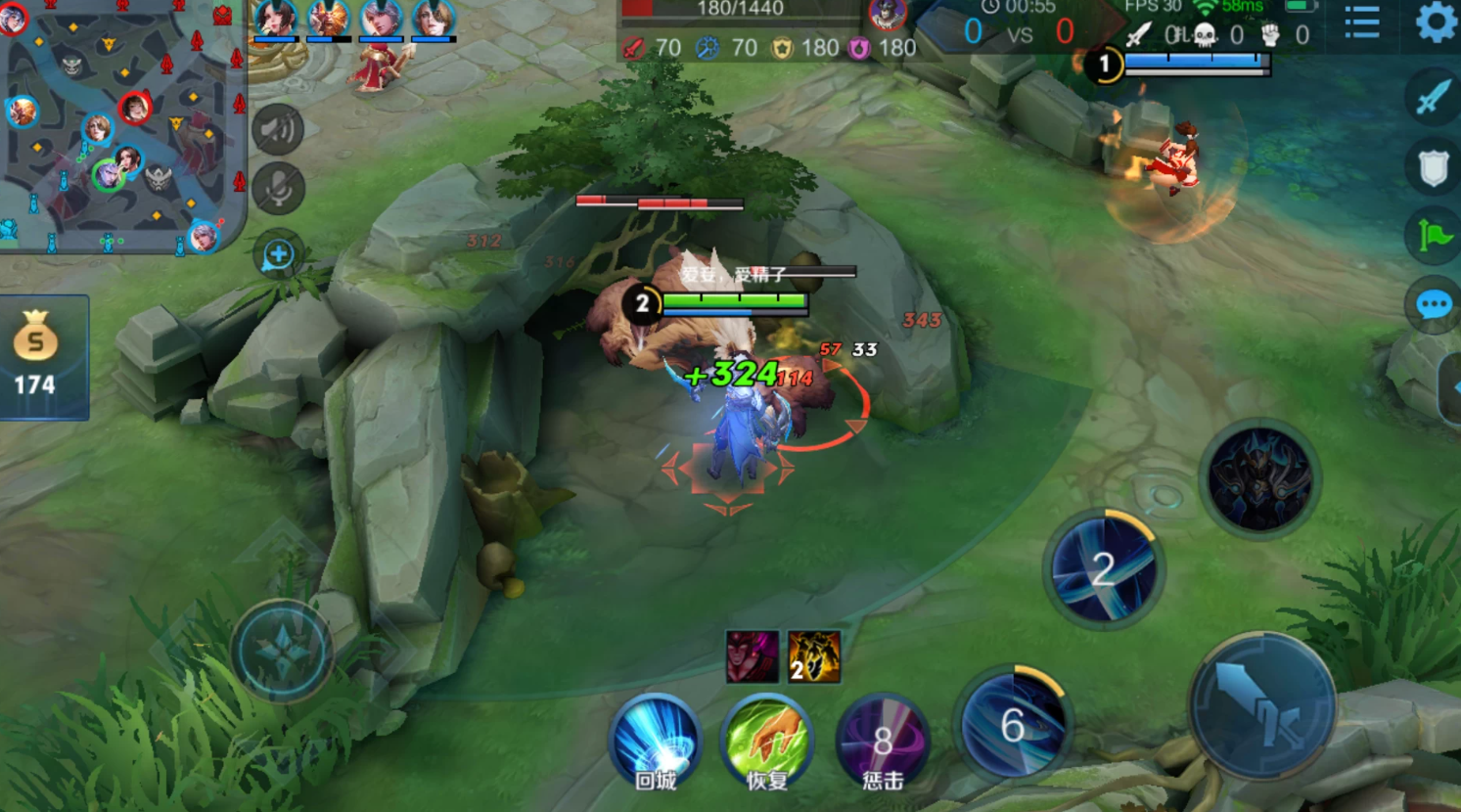Toggle the microphone button

(278, 188)
